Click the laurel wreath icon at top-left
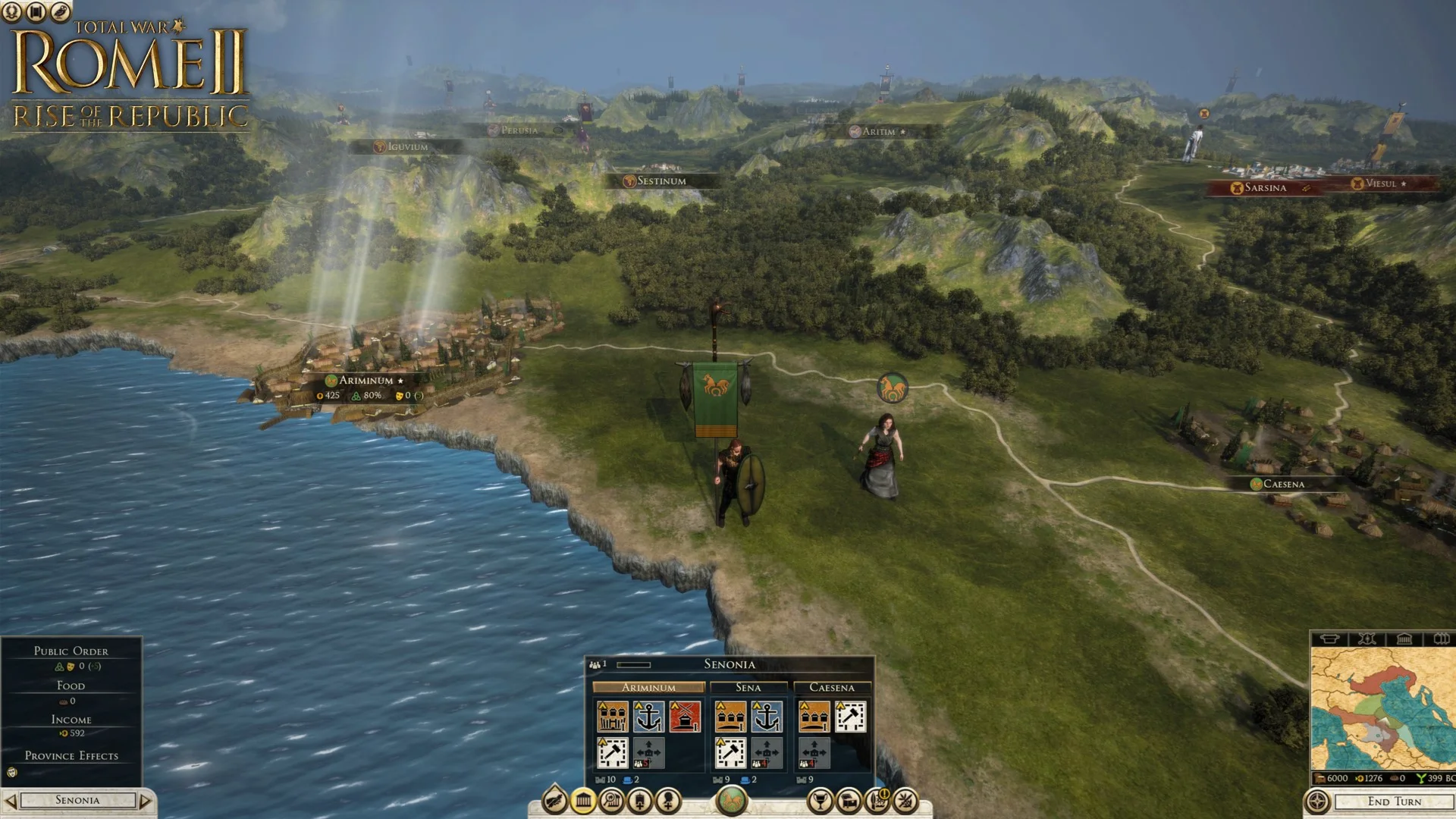This screenshot has height=819, width=1456. coord(12,12)
